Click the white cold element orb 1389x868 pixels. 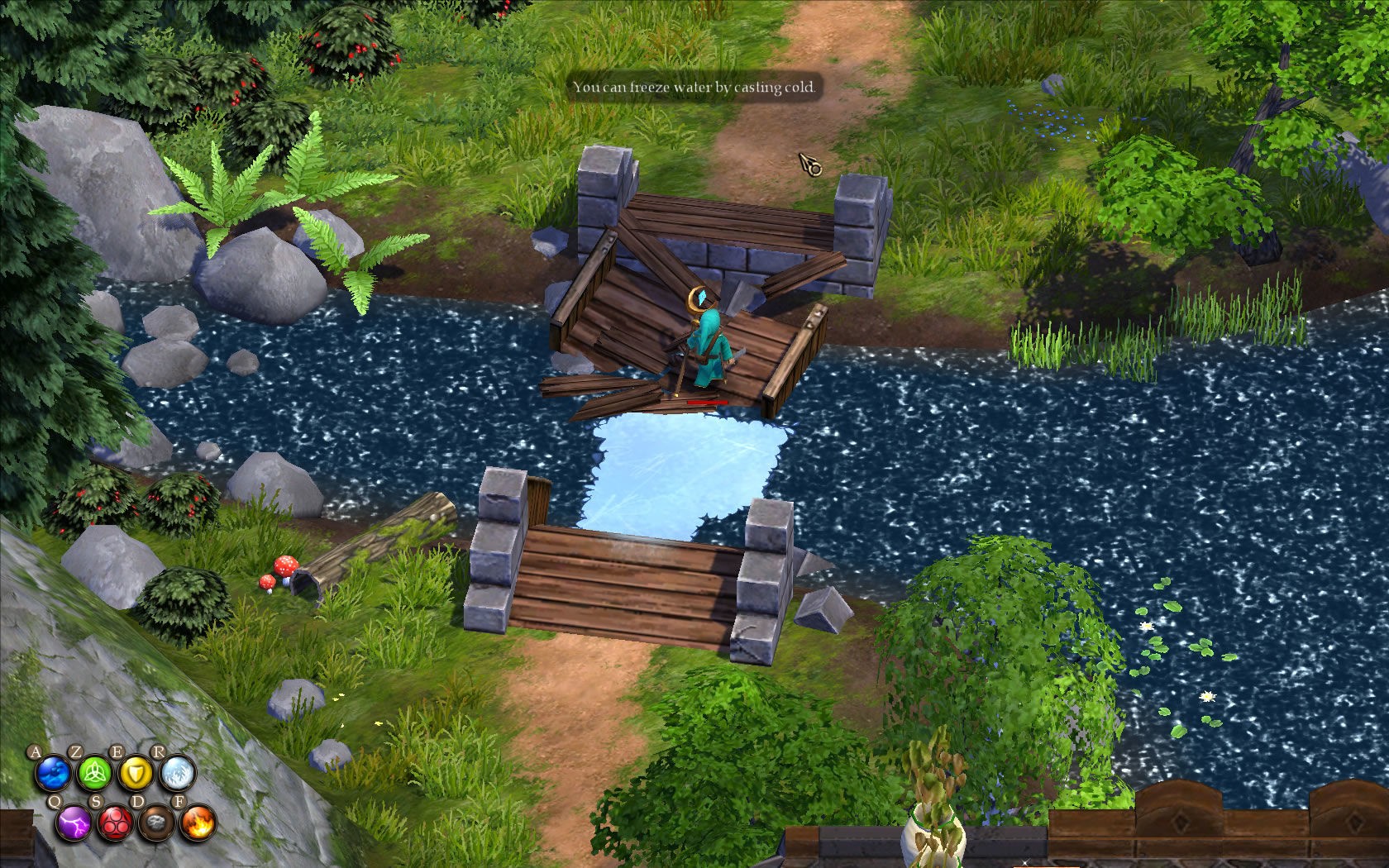(x=177, y=774)
